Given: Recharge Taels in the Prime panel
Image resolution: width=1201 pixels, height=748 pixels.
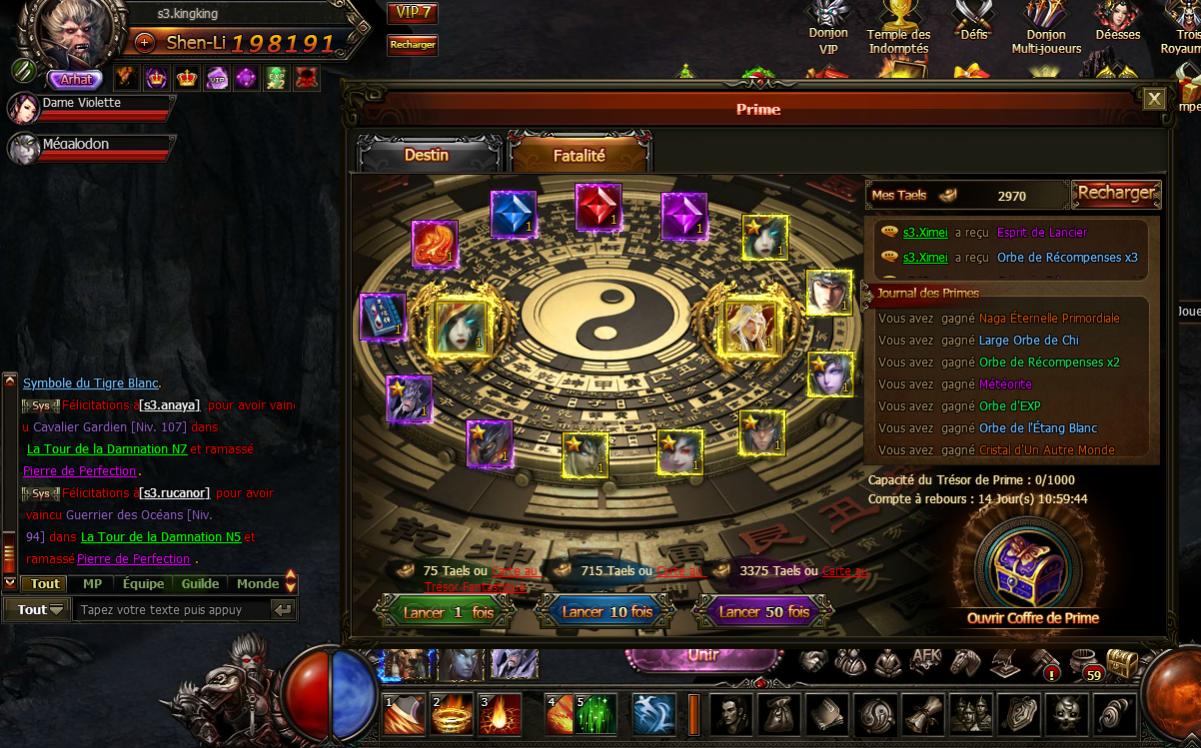Looking at the screenshot, I should 1116,193.
